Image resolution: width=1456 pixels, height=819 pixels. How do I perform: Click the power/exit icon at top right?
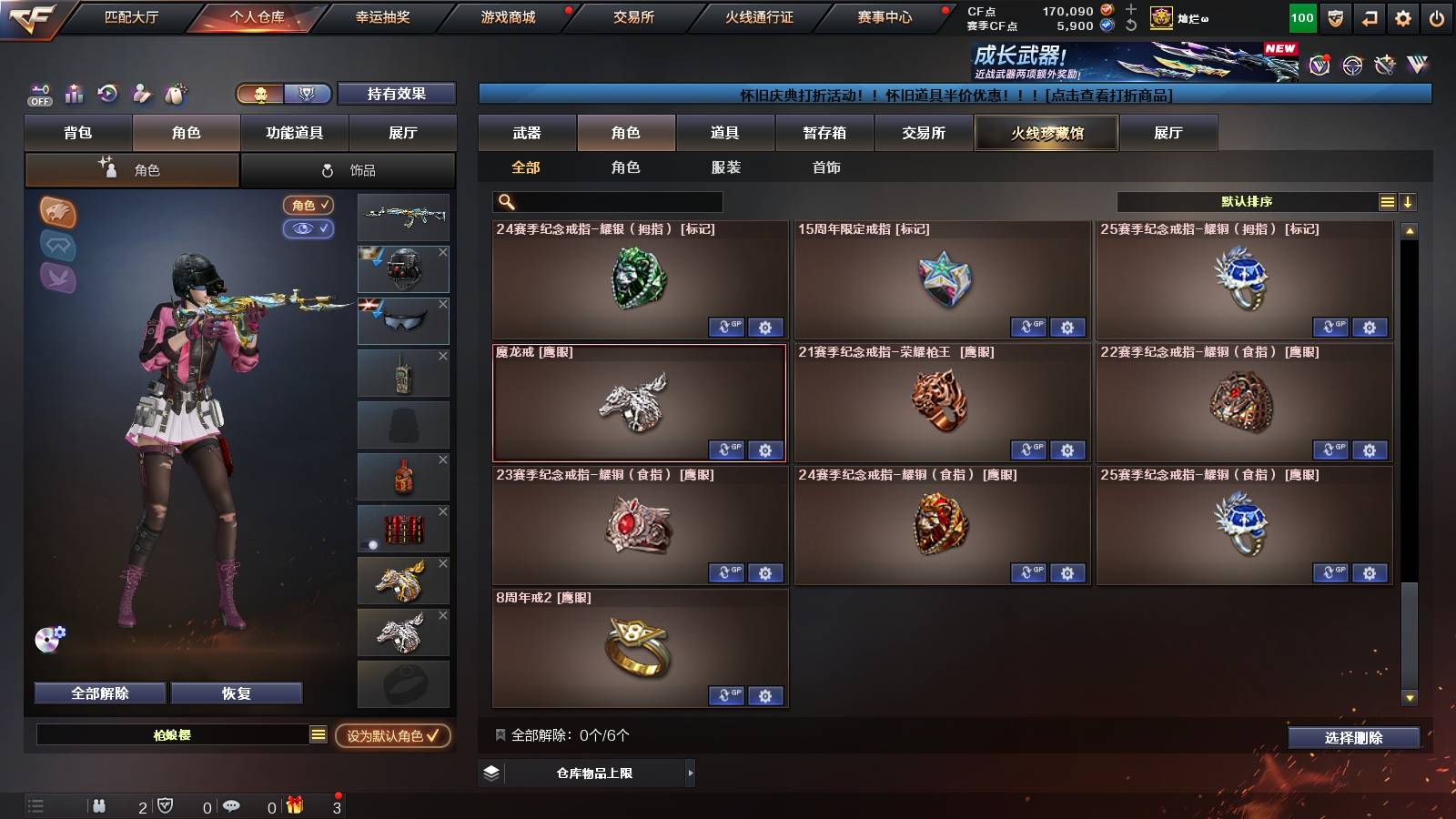1438,16
